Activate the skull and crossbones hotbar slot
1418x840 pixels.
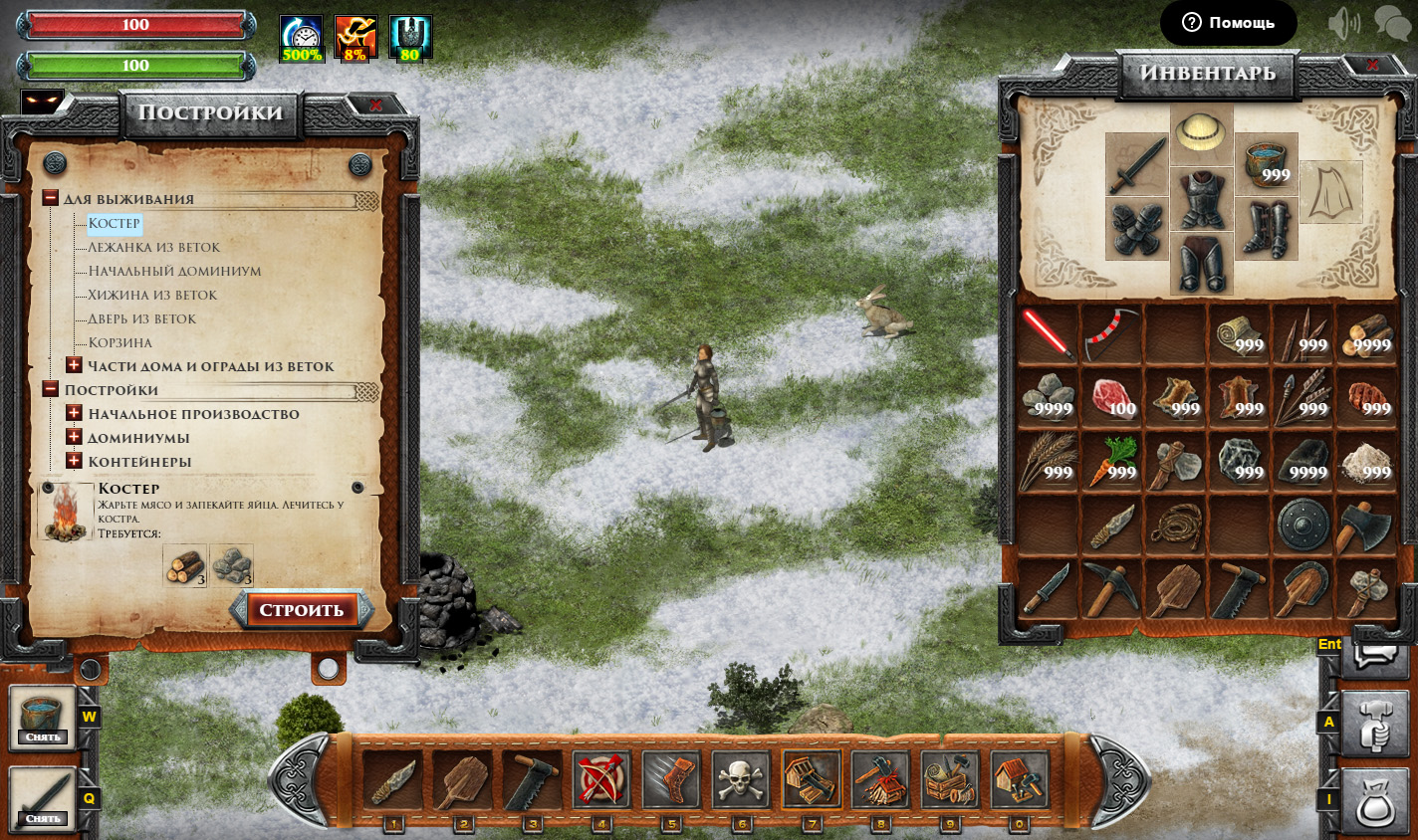point(741,779)
